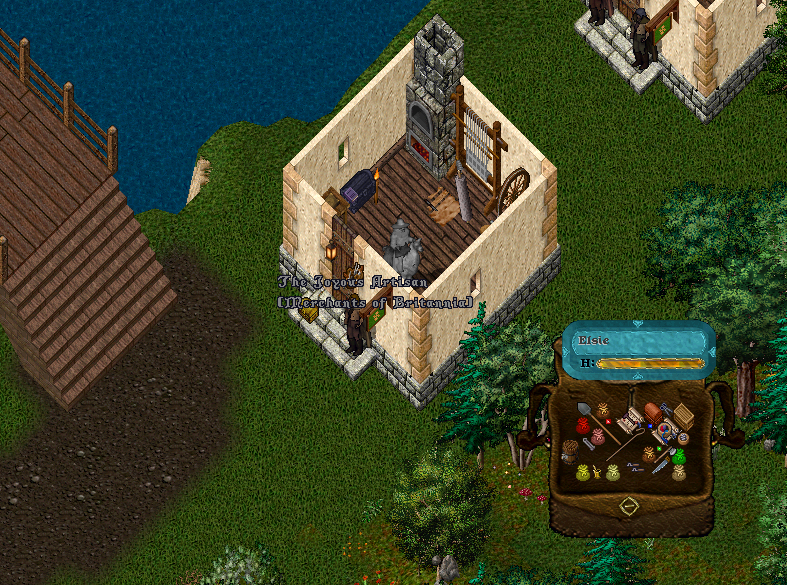
Task: Pick up the shepherd's crook staff
Action: click(x=625, y=439)
